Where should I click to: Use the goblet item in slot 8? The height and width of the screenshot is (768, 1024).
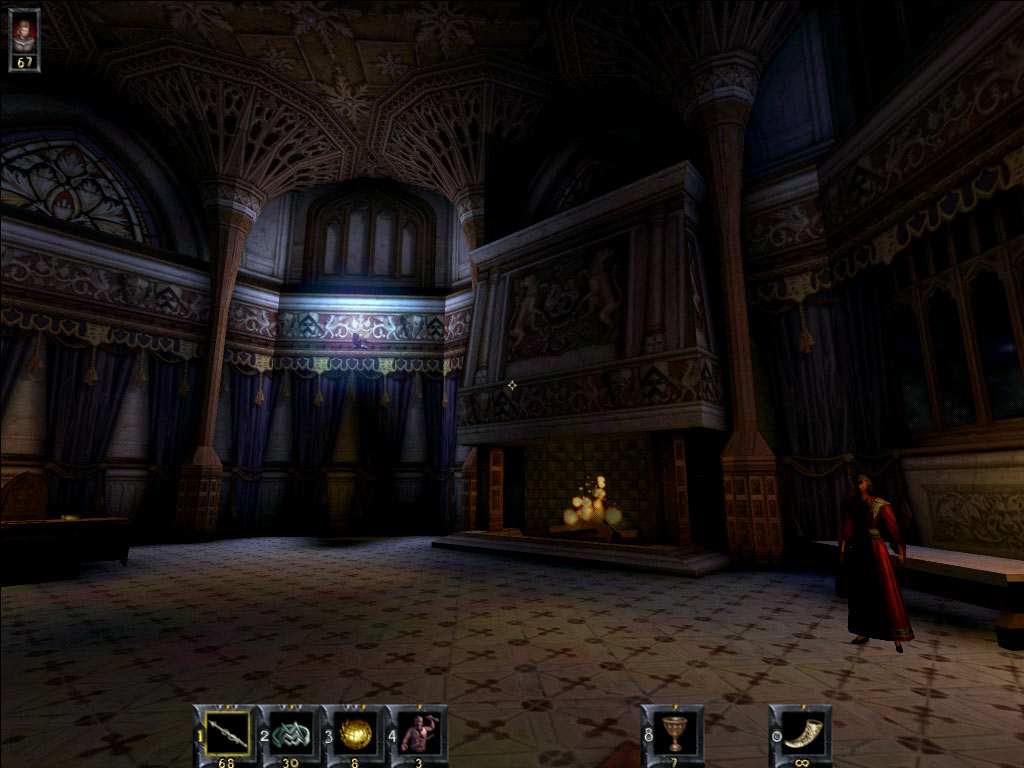point(675,733)
